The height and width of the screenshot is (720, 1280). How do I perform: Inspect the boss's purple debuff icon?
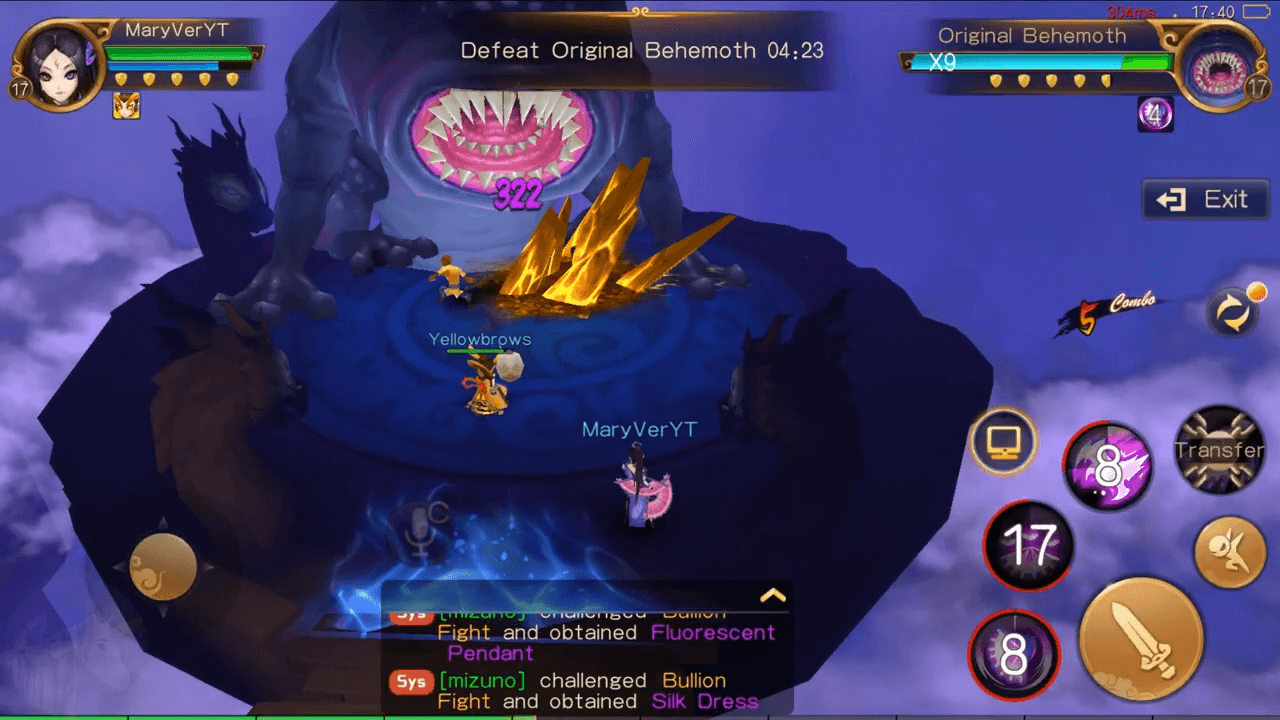pos(1155,115)
